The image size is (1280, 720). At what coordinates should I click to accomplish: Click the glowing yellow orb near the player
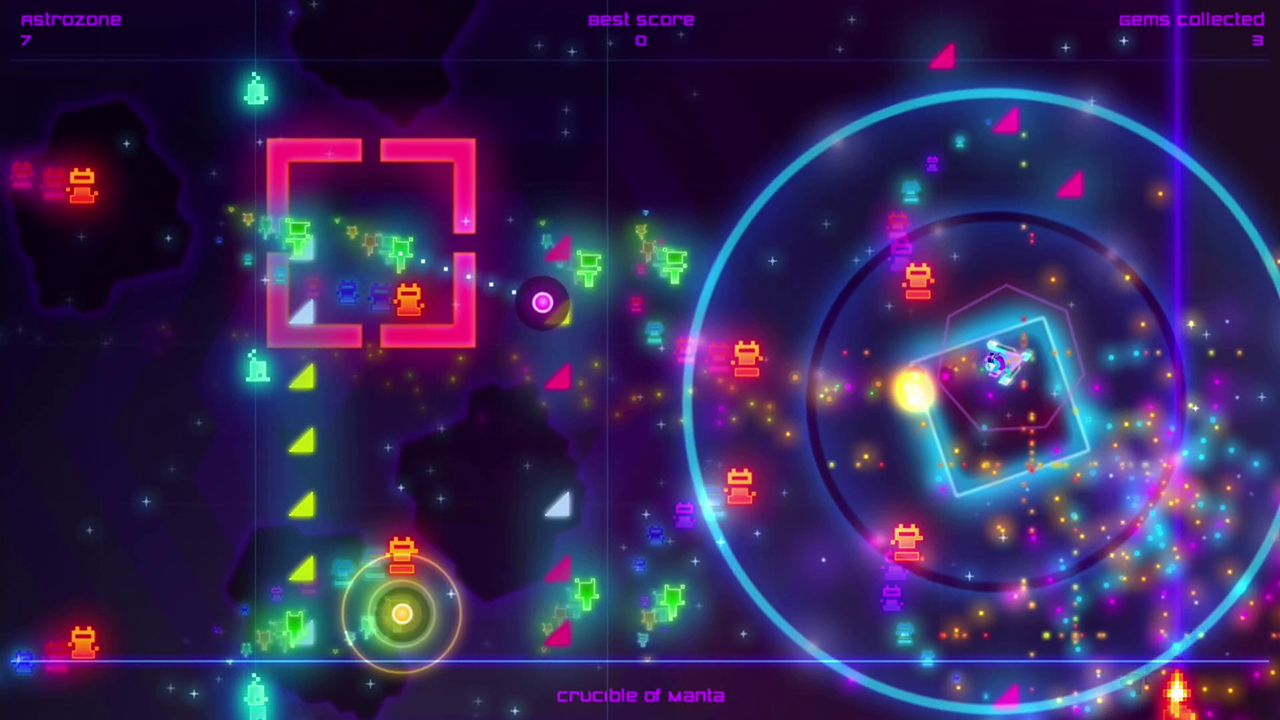[x=915, y=390]
